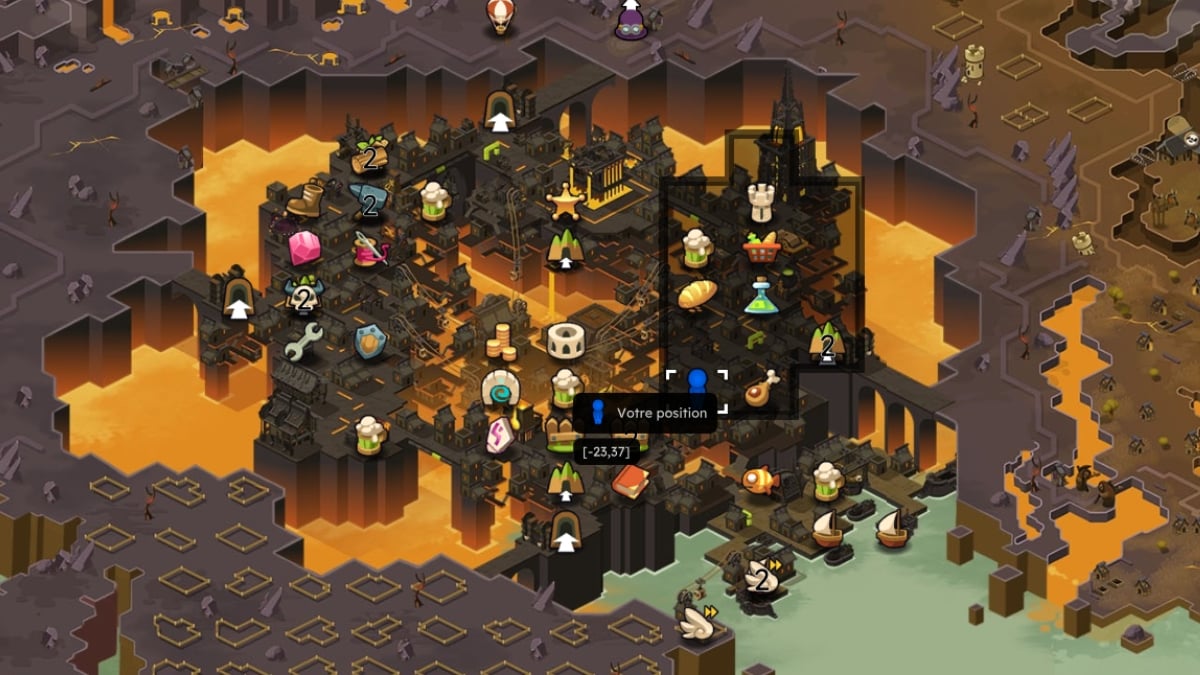This screenshot has width=1200, height=675.
Task: Click the orange fish marker
Action: [760, 480]
